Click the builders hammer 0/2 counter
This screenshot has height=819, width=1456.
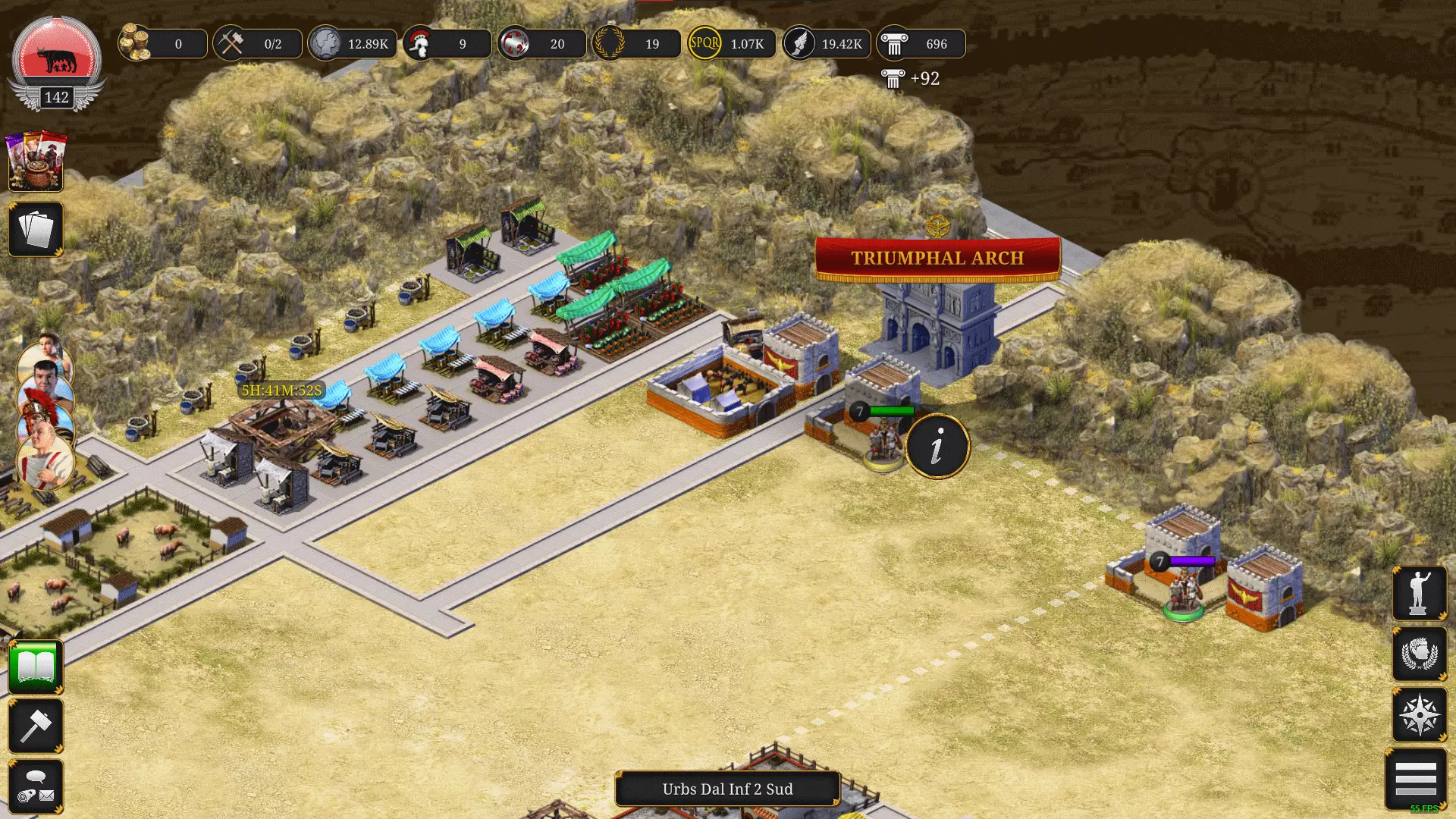coord(258,44)
